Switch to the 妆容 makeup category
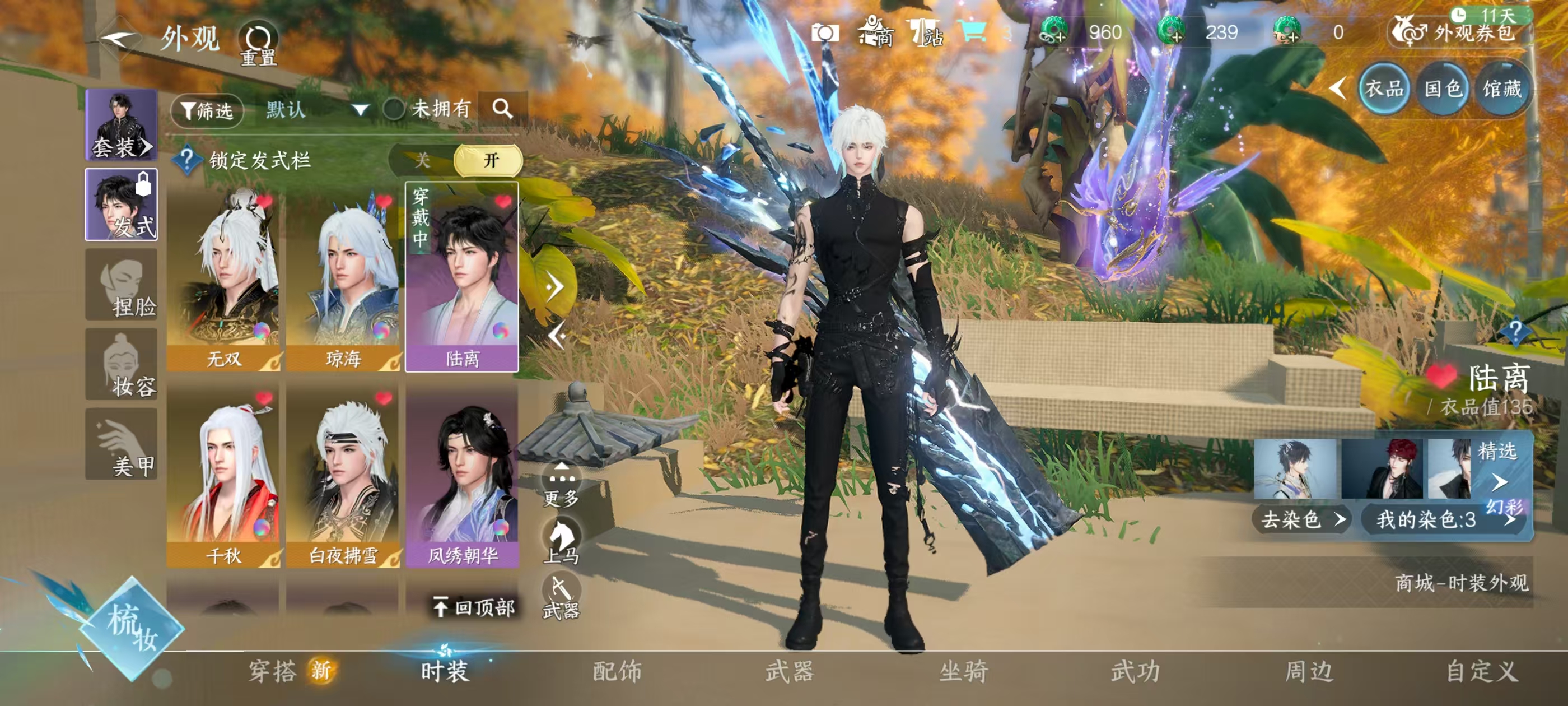The image size is (1568, 706). pyautogui.click(x=121, y=365)
